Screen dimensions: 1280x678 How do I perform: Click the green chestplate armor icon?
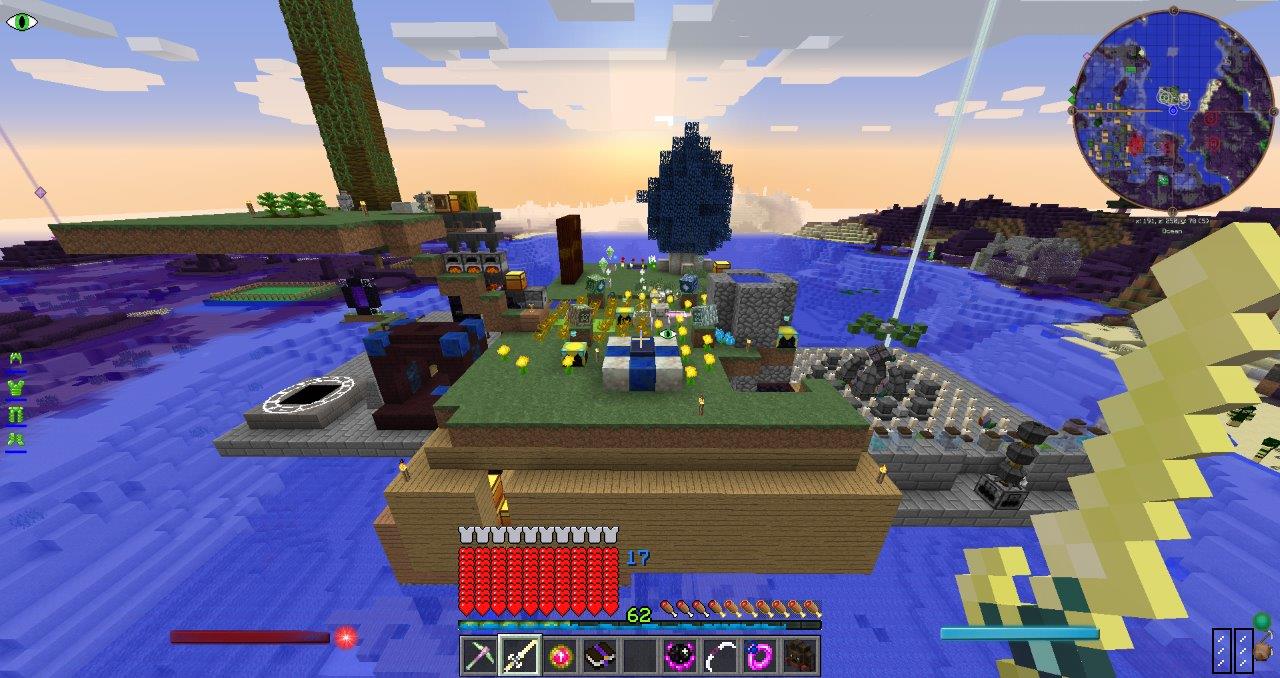click(16, 386)
